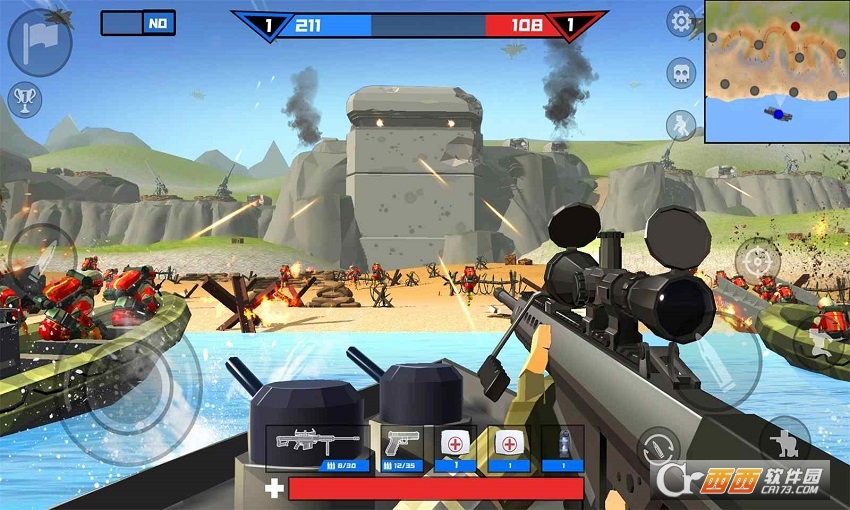
Task: Tap the crouching soldier button
Action: [784, 440]
